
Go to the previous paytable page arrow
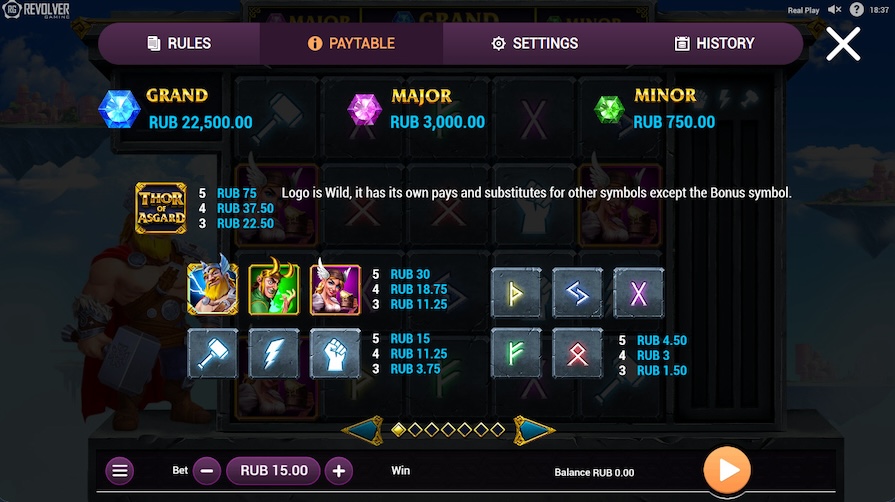[363, 430]
